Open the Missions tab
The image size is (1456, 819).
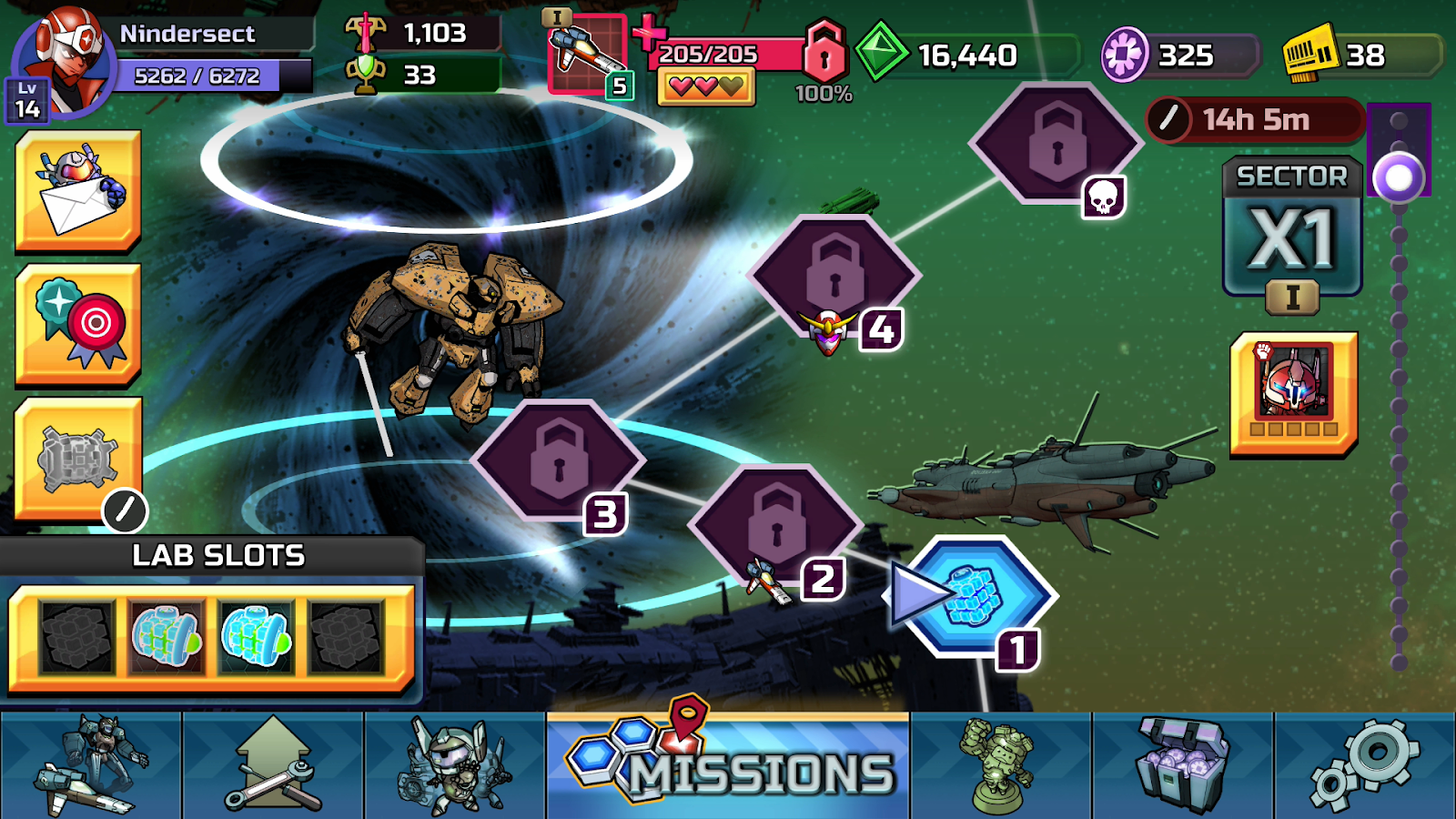tap(728, 766)
